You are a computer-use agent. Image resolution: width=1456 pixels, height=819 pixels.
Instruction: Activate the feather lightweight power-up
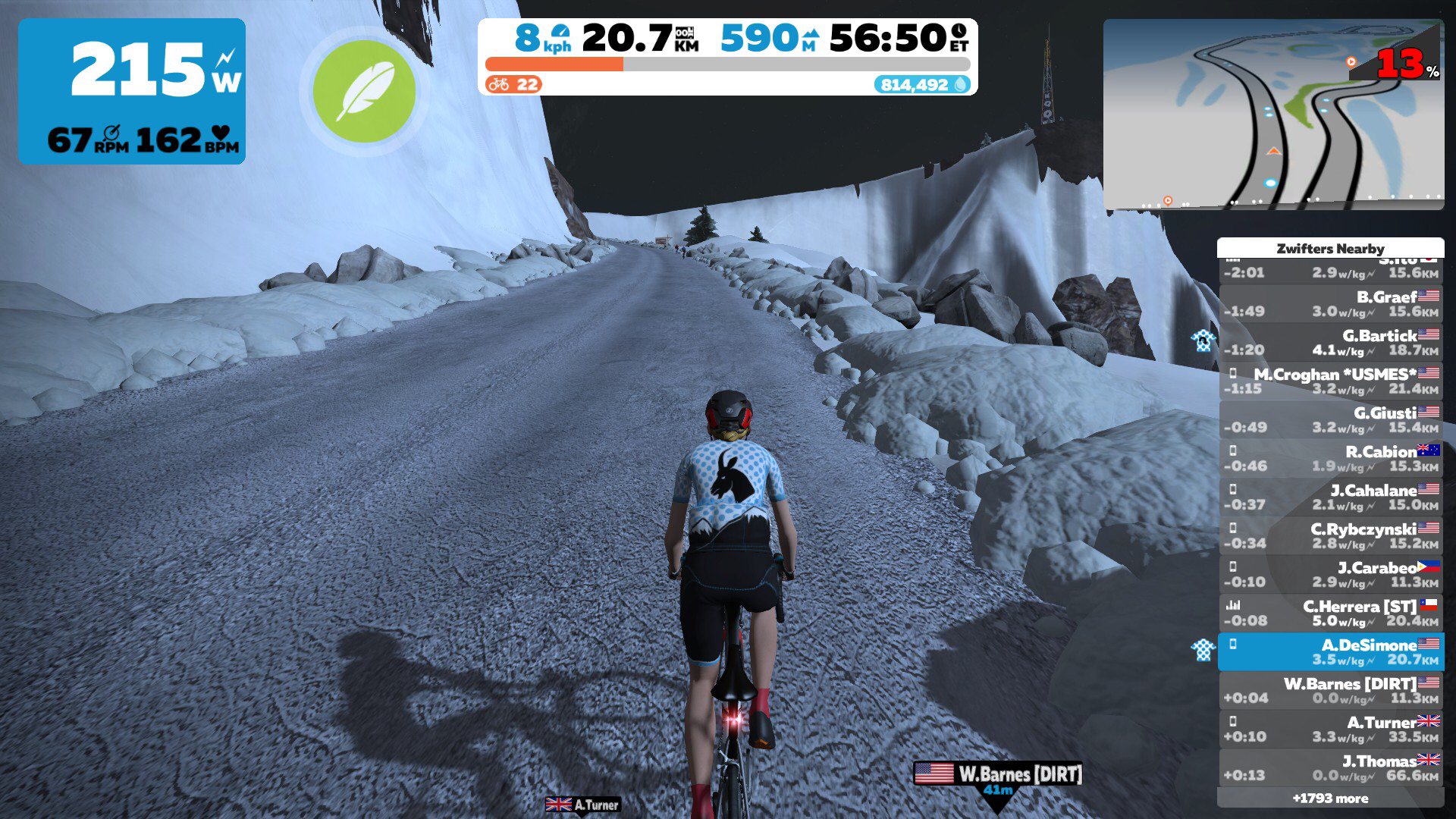(364, 89)
